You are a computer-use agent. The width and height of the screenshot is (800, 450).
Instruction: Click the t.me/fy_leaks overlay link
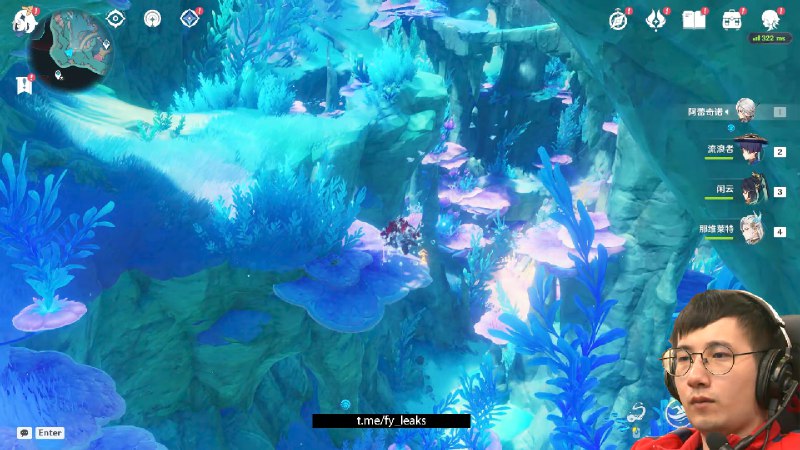point(391,421)
